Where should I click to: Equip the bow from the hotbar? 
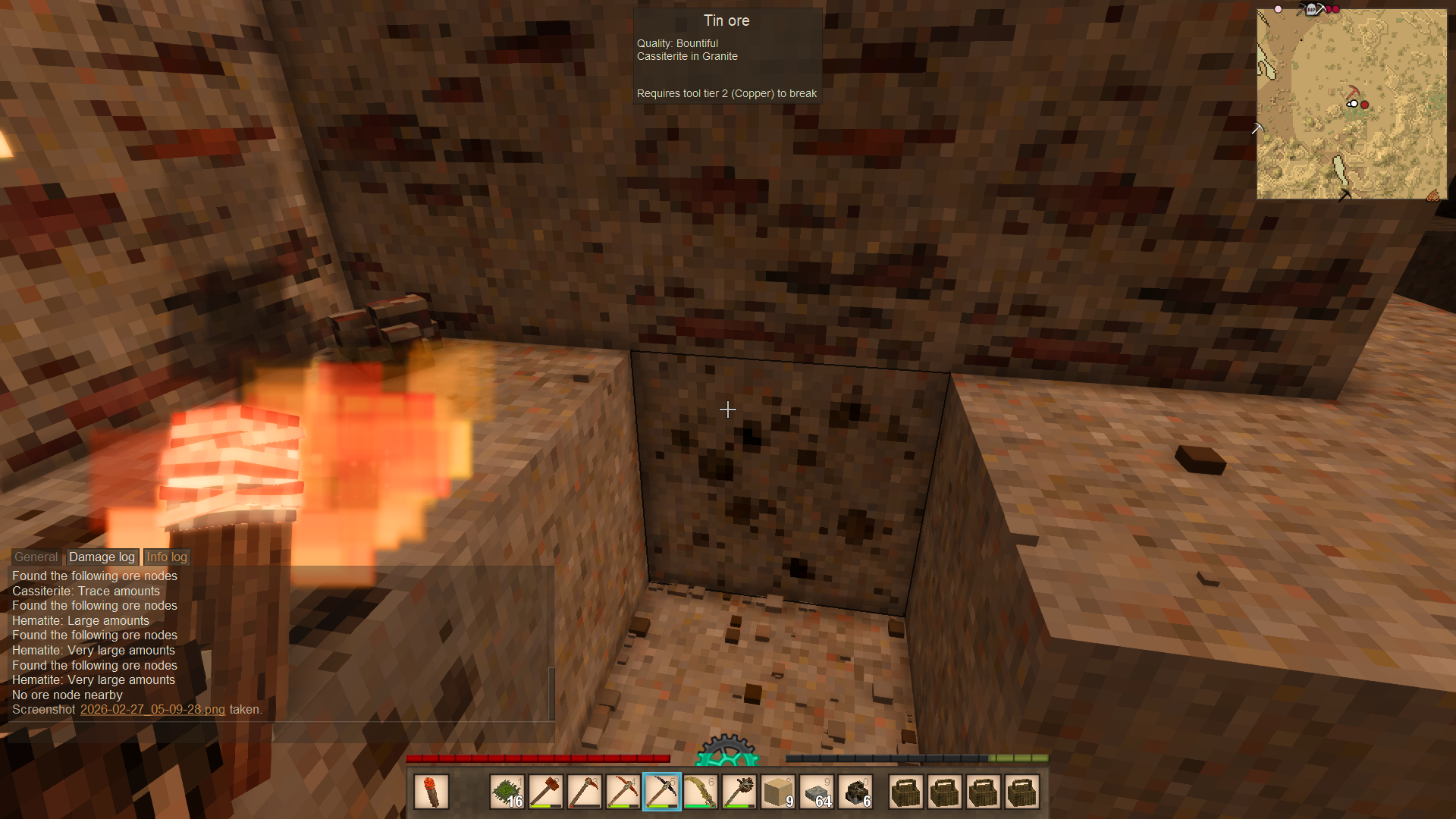click(x=700, y=792)
